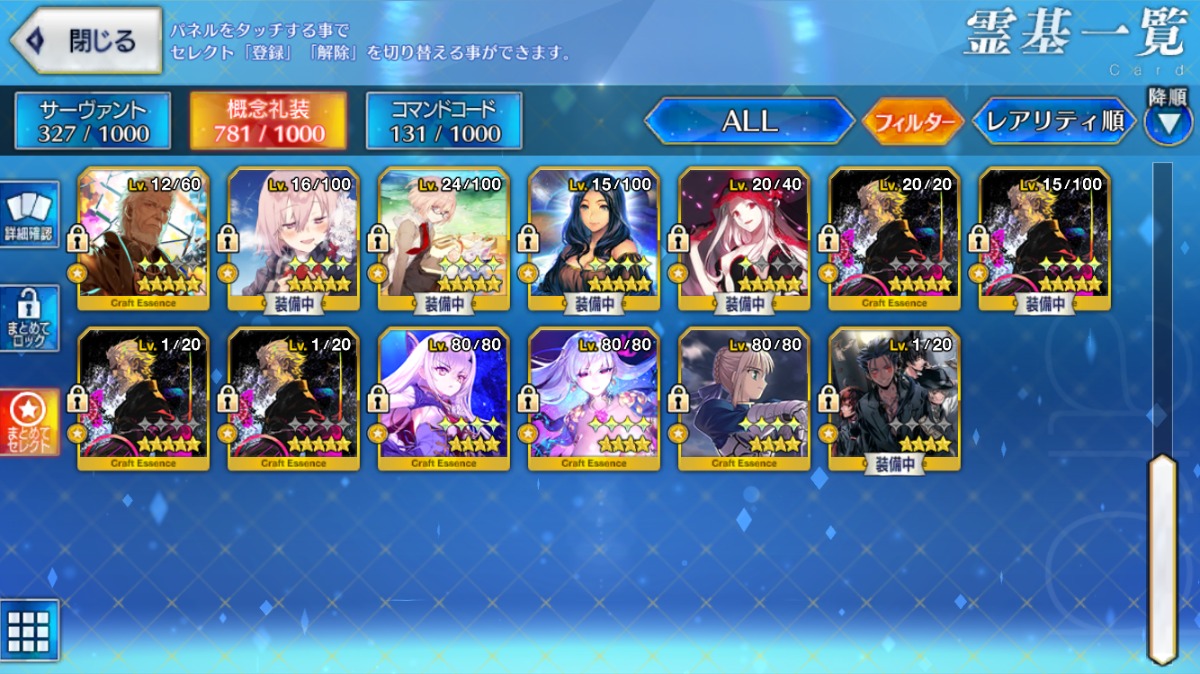Choose the ALL class filter button

pyautogui.click(x=749, y=121)
